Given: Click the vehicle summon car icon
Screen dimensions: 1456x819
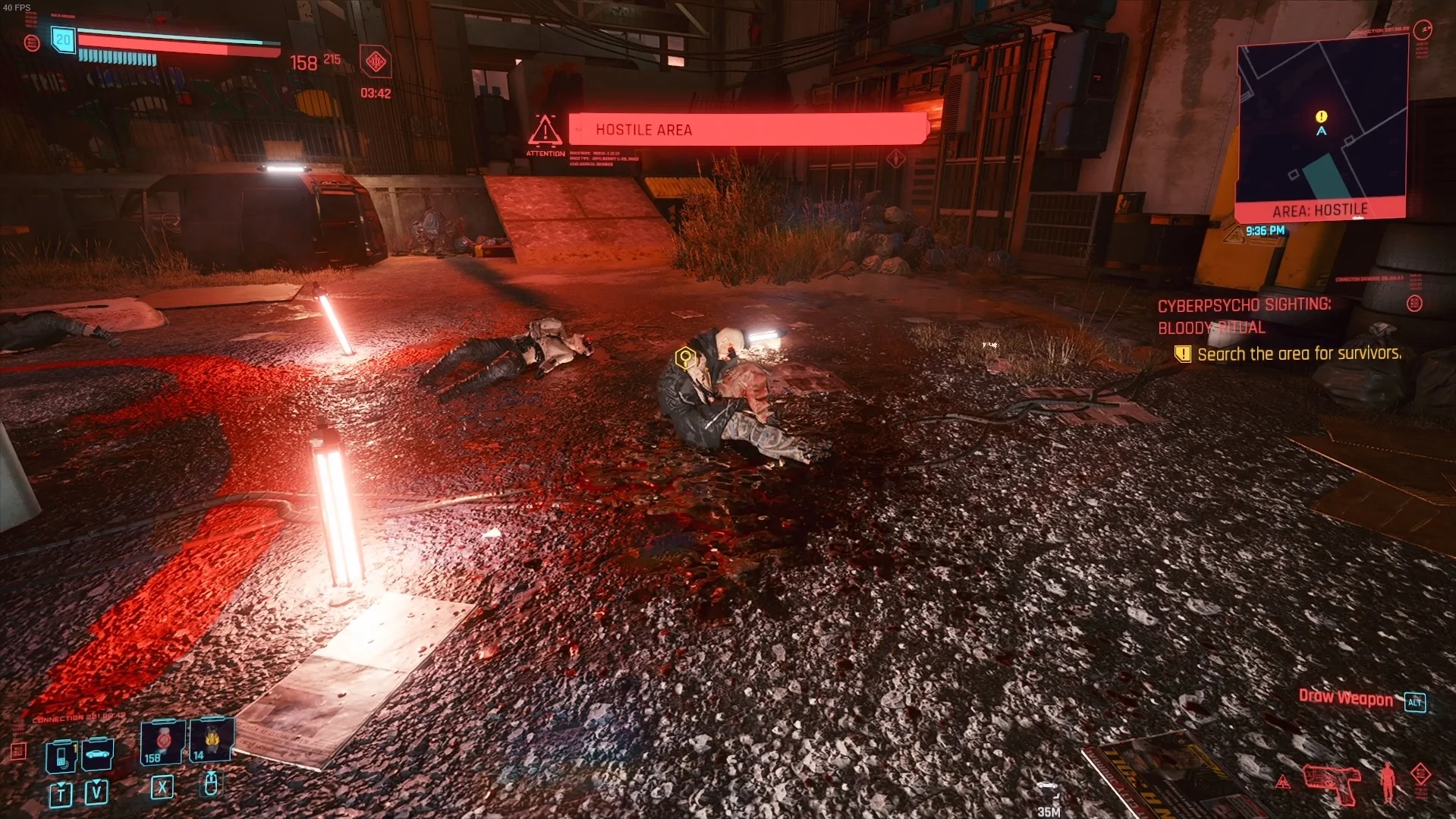Looking at the screenshot, I should point(96,755).
